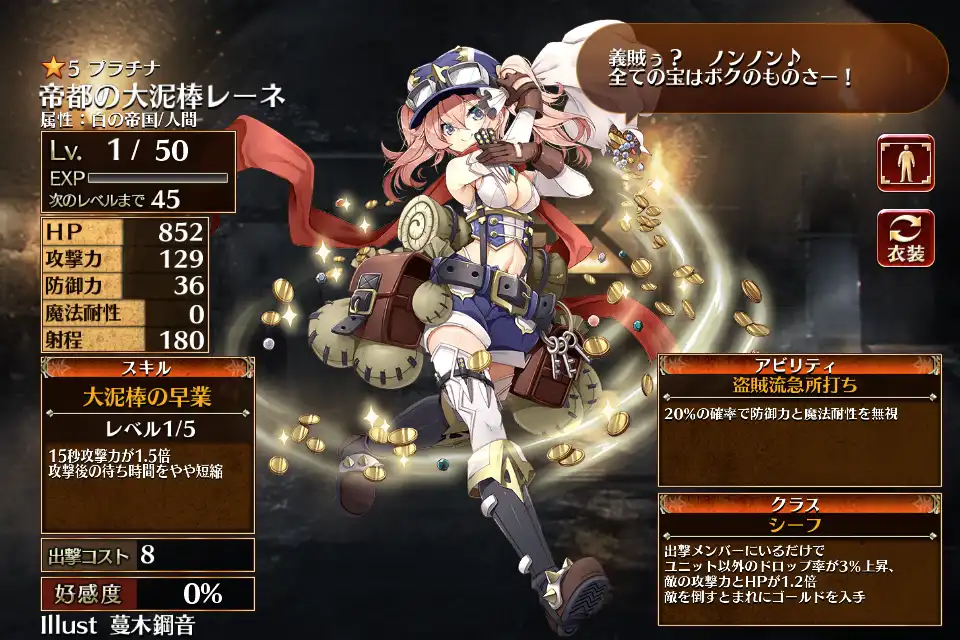This screenshot has height=640, width=960.
Task: Toggle the character figure view button
Action: [x=905, y=163]
